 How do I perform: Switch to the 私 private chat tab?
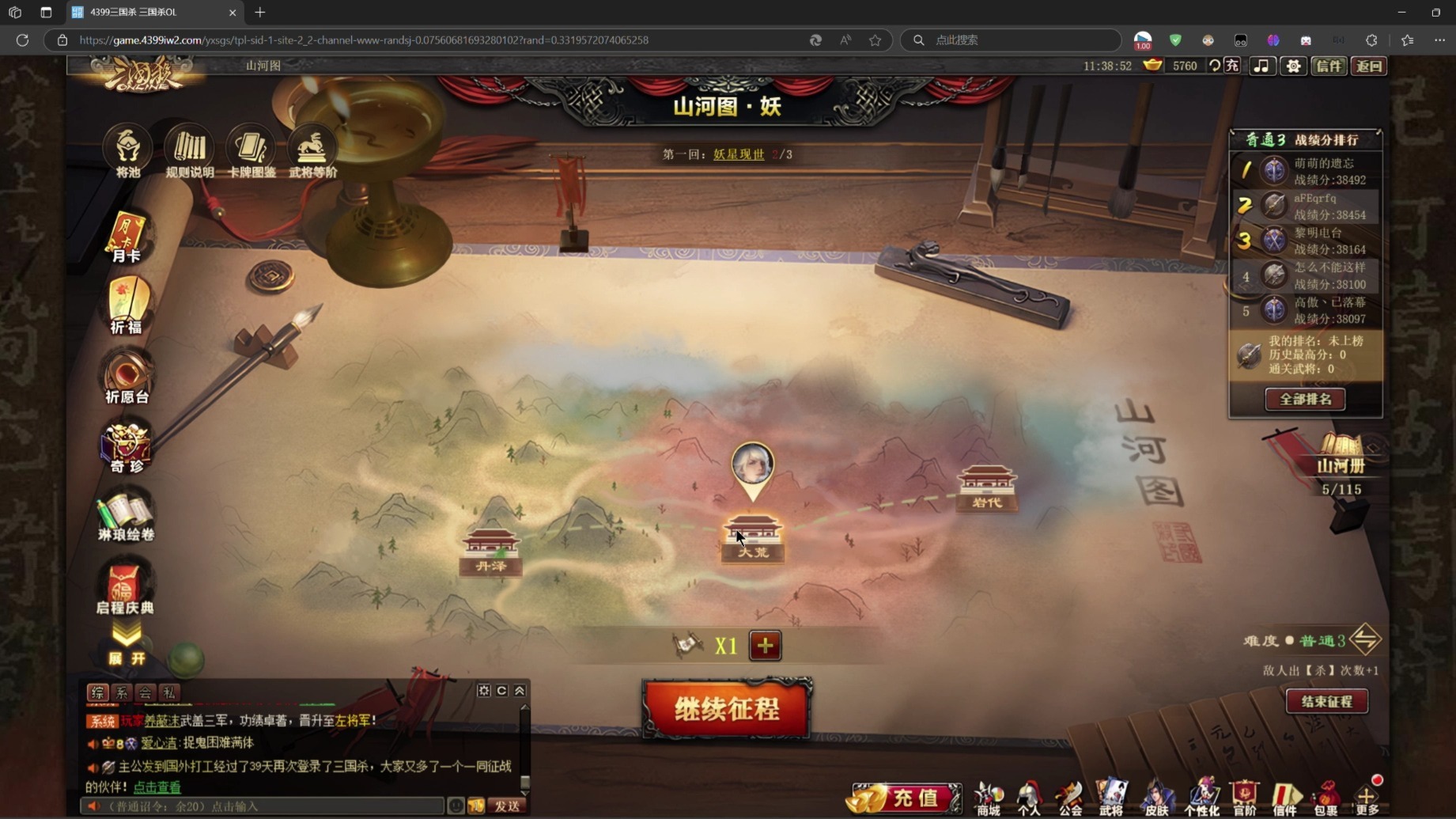point(168,692)
